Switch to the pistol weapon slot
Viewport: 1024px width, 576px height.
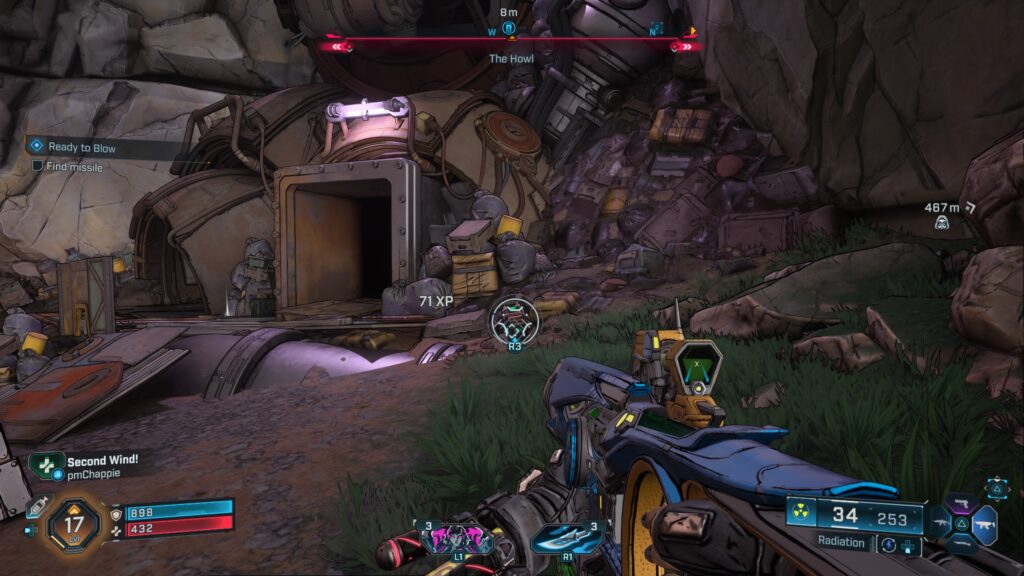click(x=962, y=503)
